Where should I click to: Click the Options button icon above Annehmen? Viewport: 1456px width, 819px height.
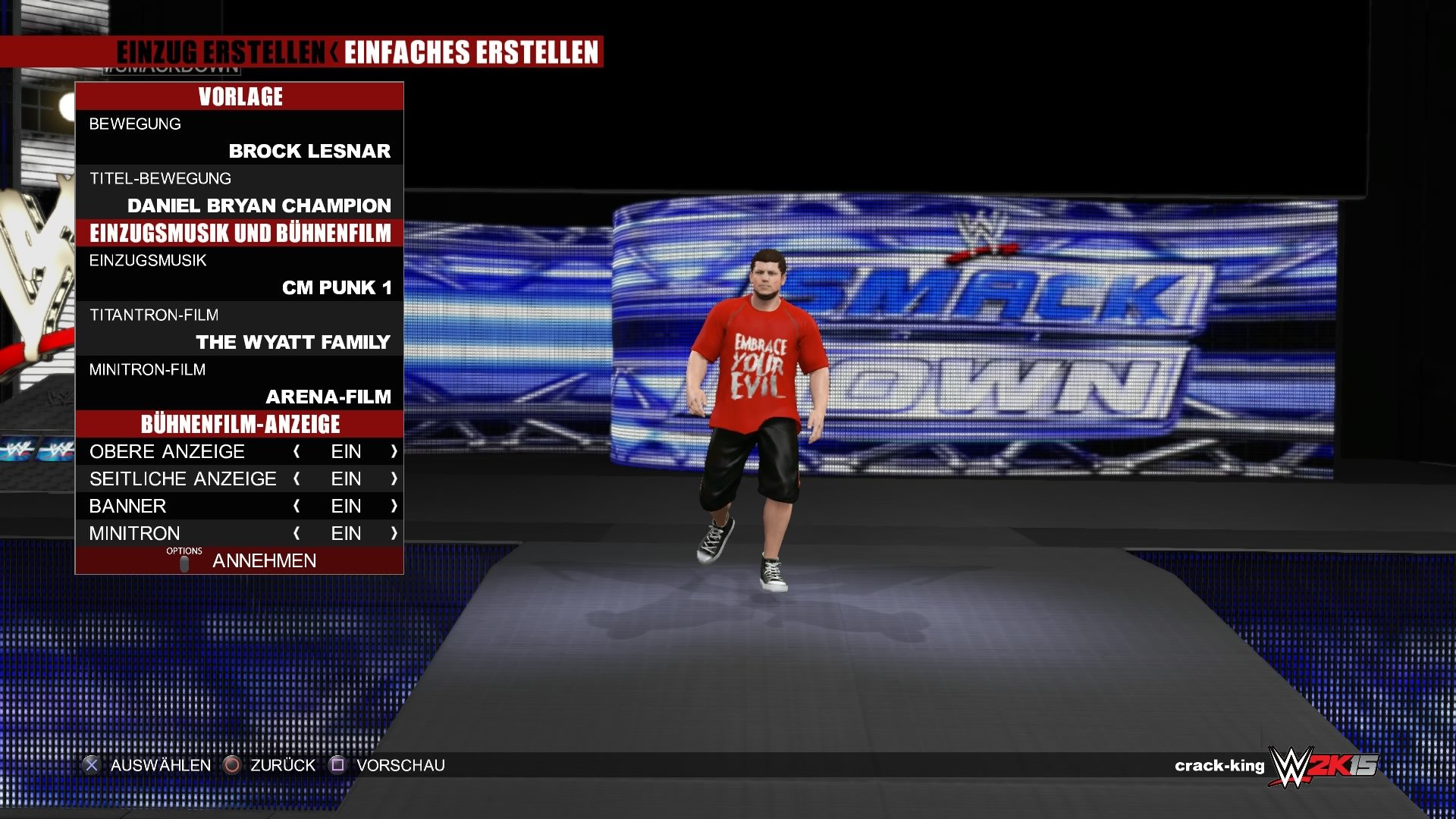coord(186,561)
